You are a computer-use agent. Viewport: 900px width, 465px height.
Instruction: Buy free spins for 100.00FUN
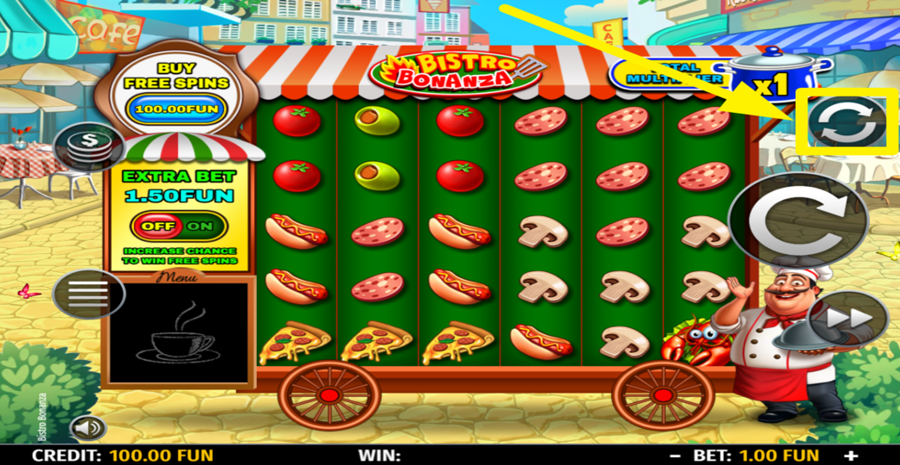(176, 107)
